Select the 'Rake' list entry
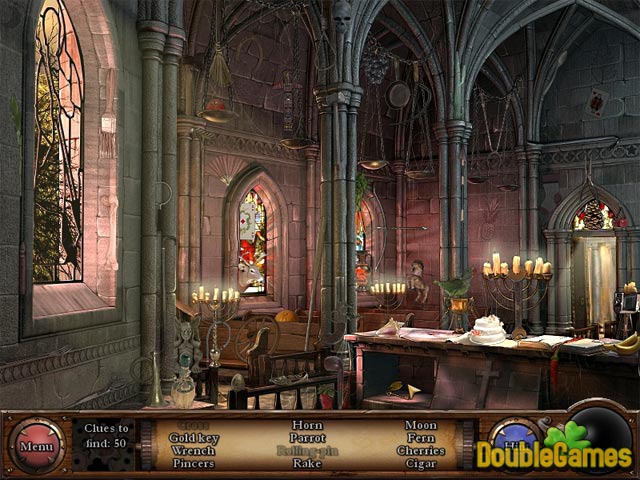 coord(307,463)
